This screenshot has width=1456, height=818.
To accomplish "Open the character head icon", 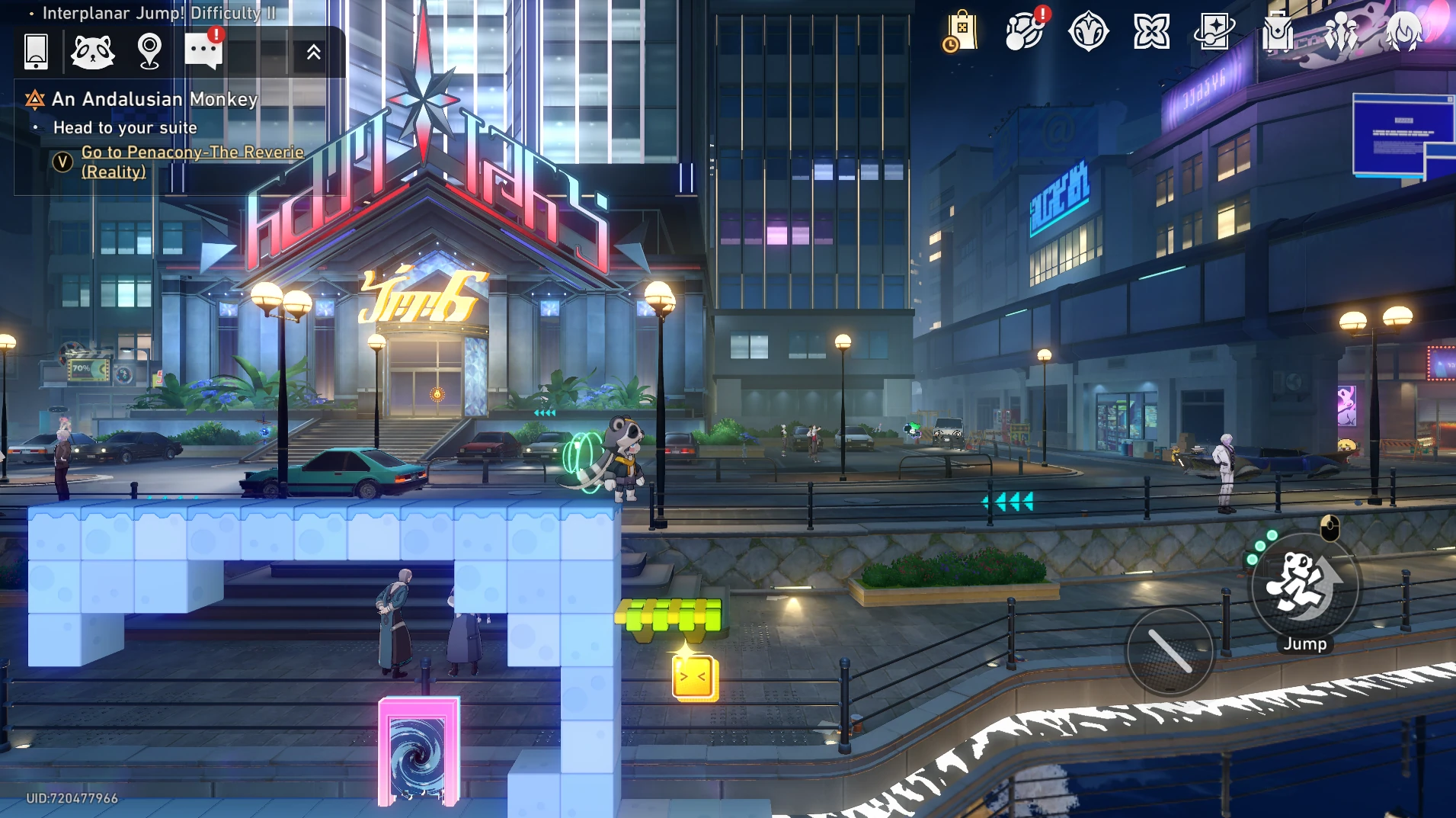I will 1403,32.
